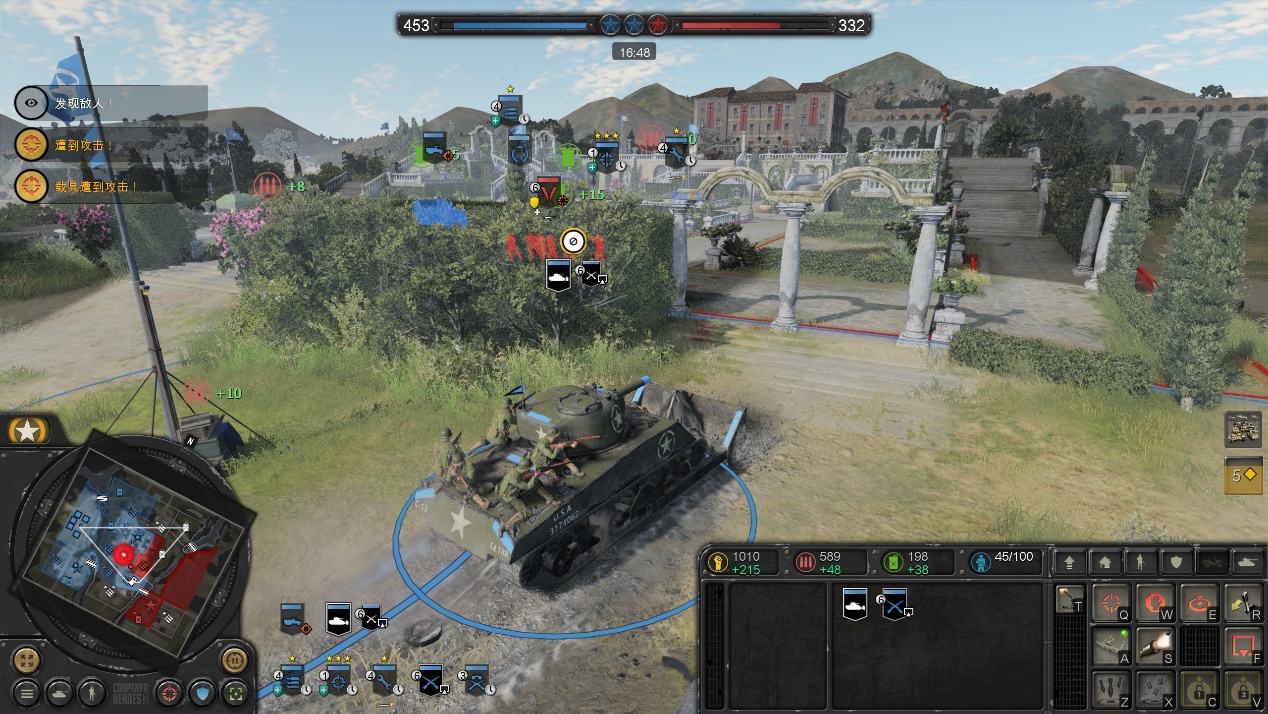This screenshot has width=1268, height=714.
Task: Open the headquarters house tab
Action: click(1104, 562)
